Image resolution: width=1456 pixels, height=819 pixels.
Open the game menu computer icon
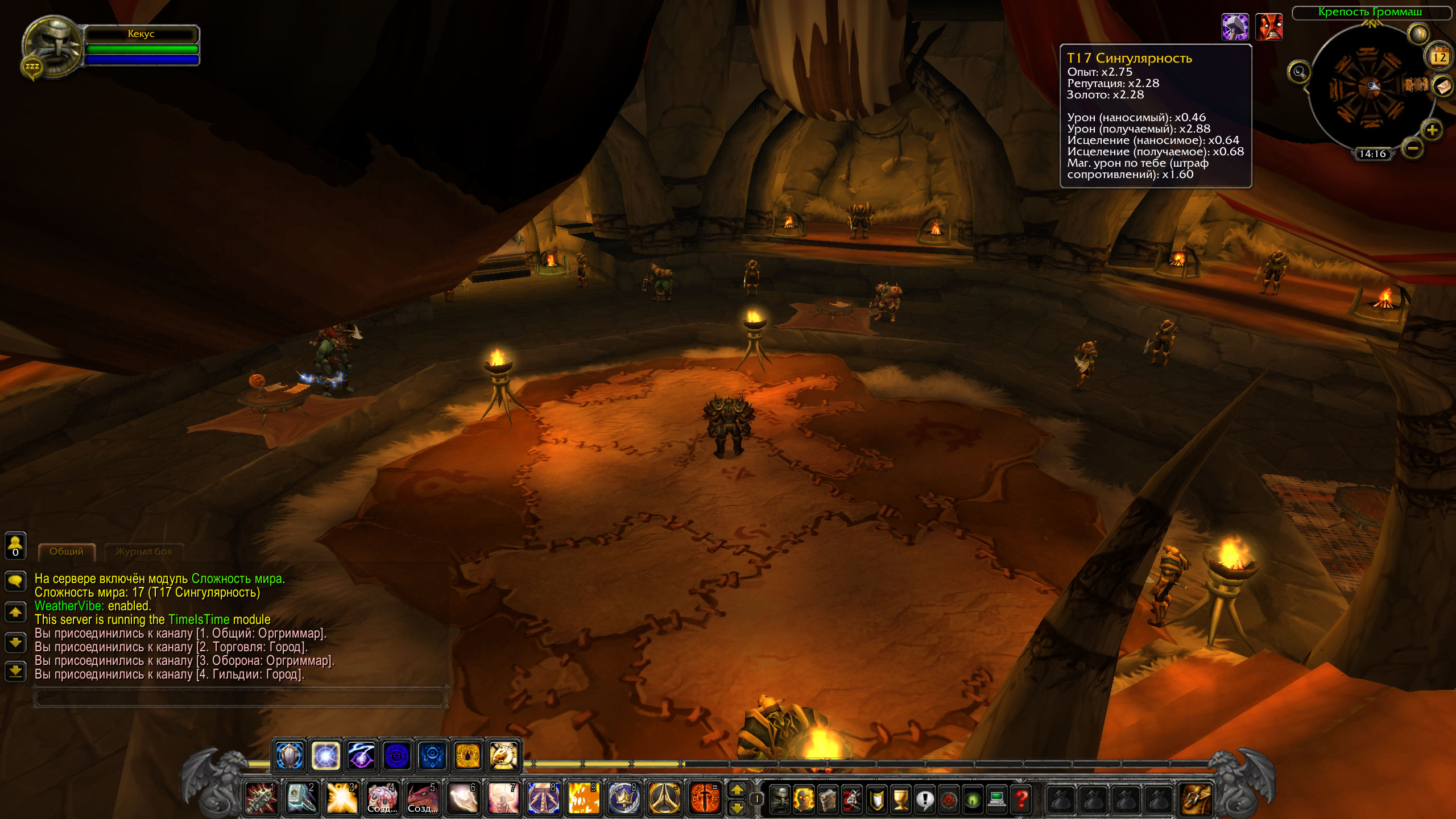coord(996,800)
